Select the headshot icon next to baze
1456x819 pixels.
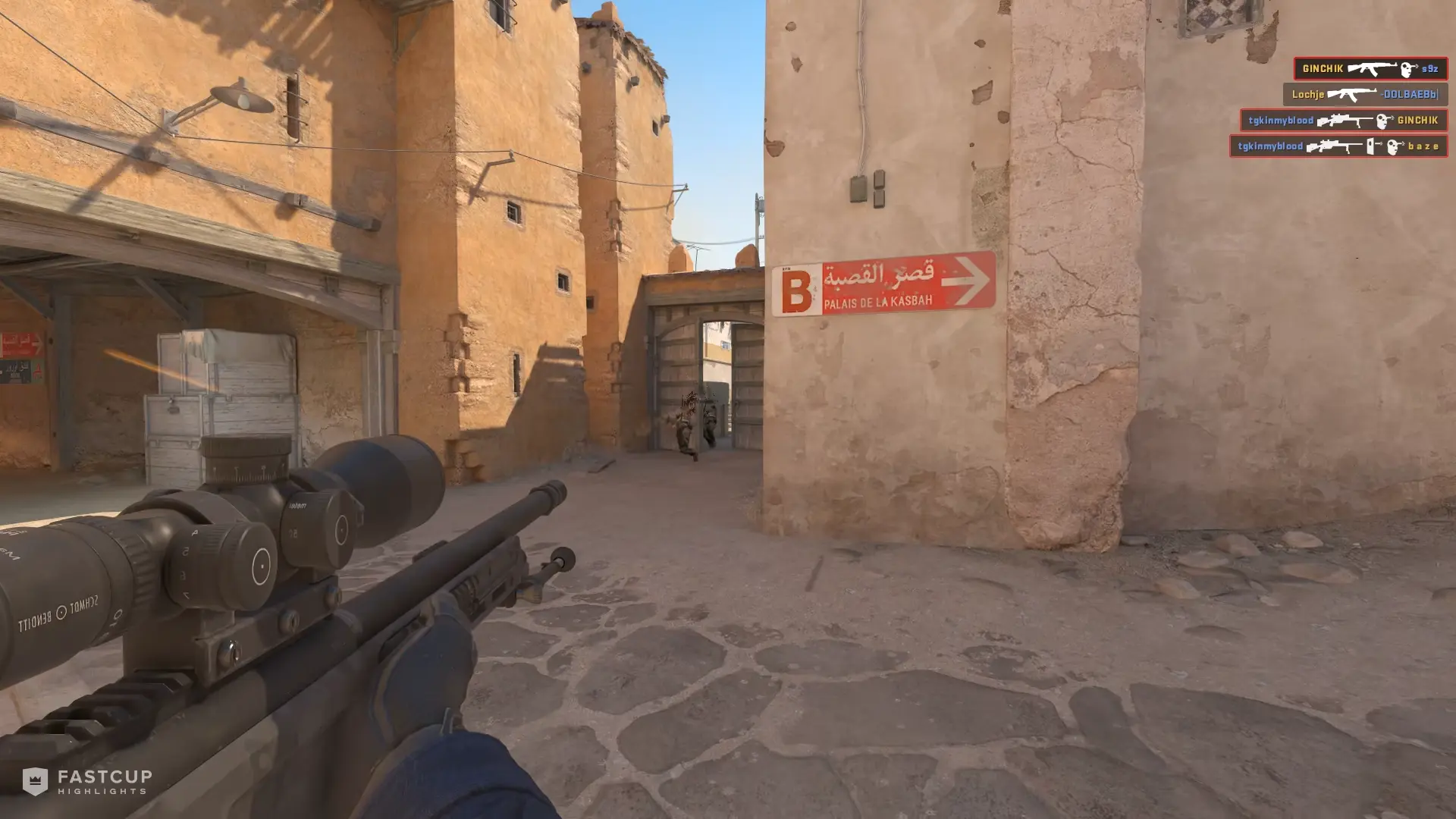click(x=1392, y=146)
